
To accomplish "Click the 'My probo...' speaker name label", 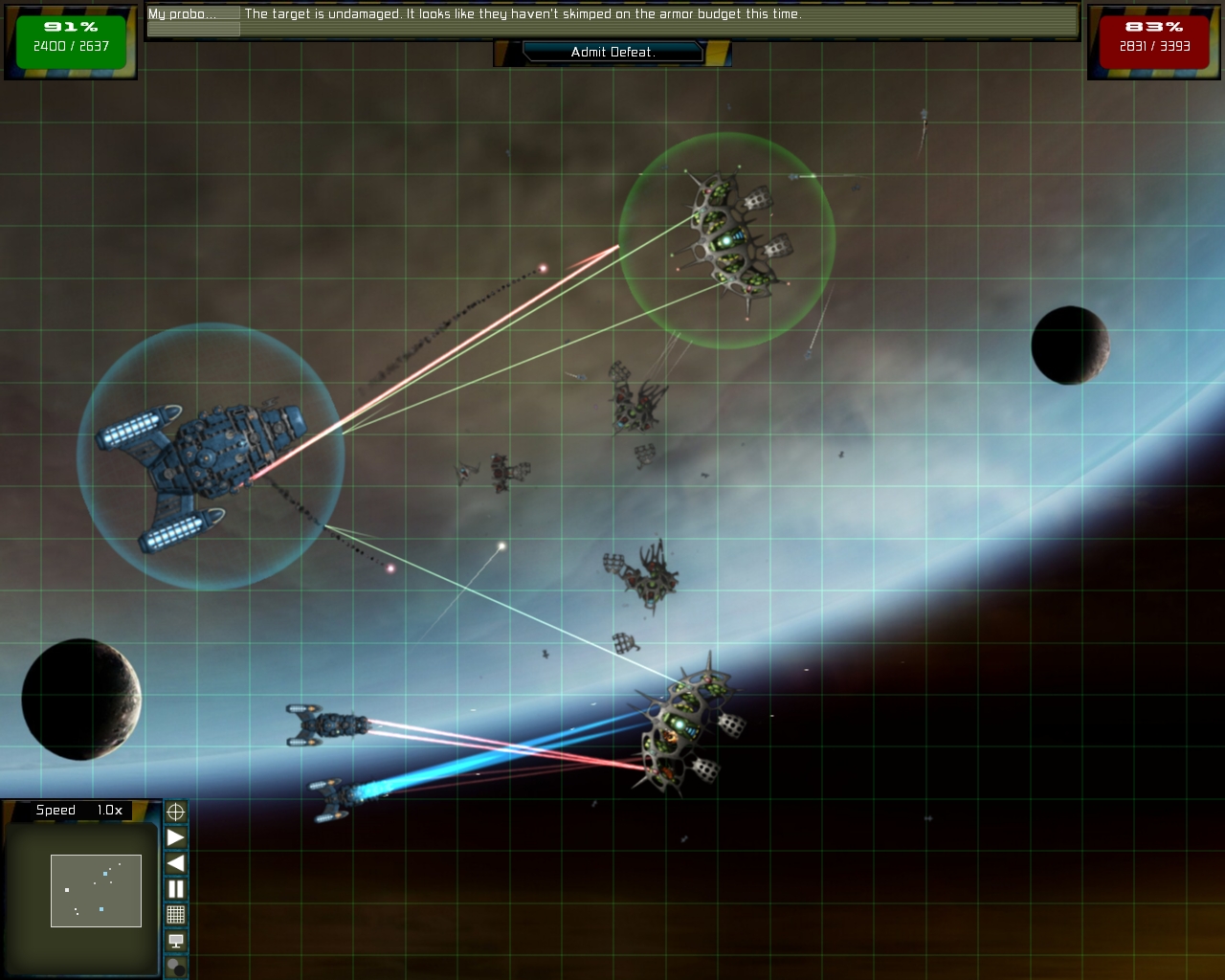I will coord(191,14).
